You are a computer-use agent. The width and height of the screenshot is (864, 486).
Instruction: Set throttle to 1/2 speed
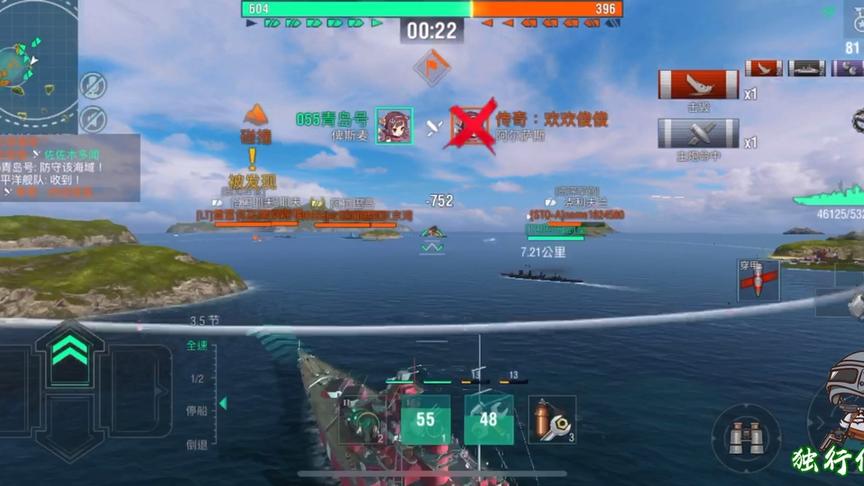pyautogui.click(x=197, y=378)
